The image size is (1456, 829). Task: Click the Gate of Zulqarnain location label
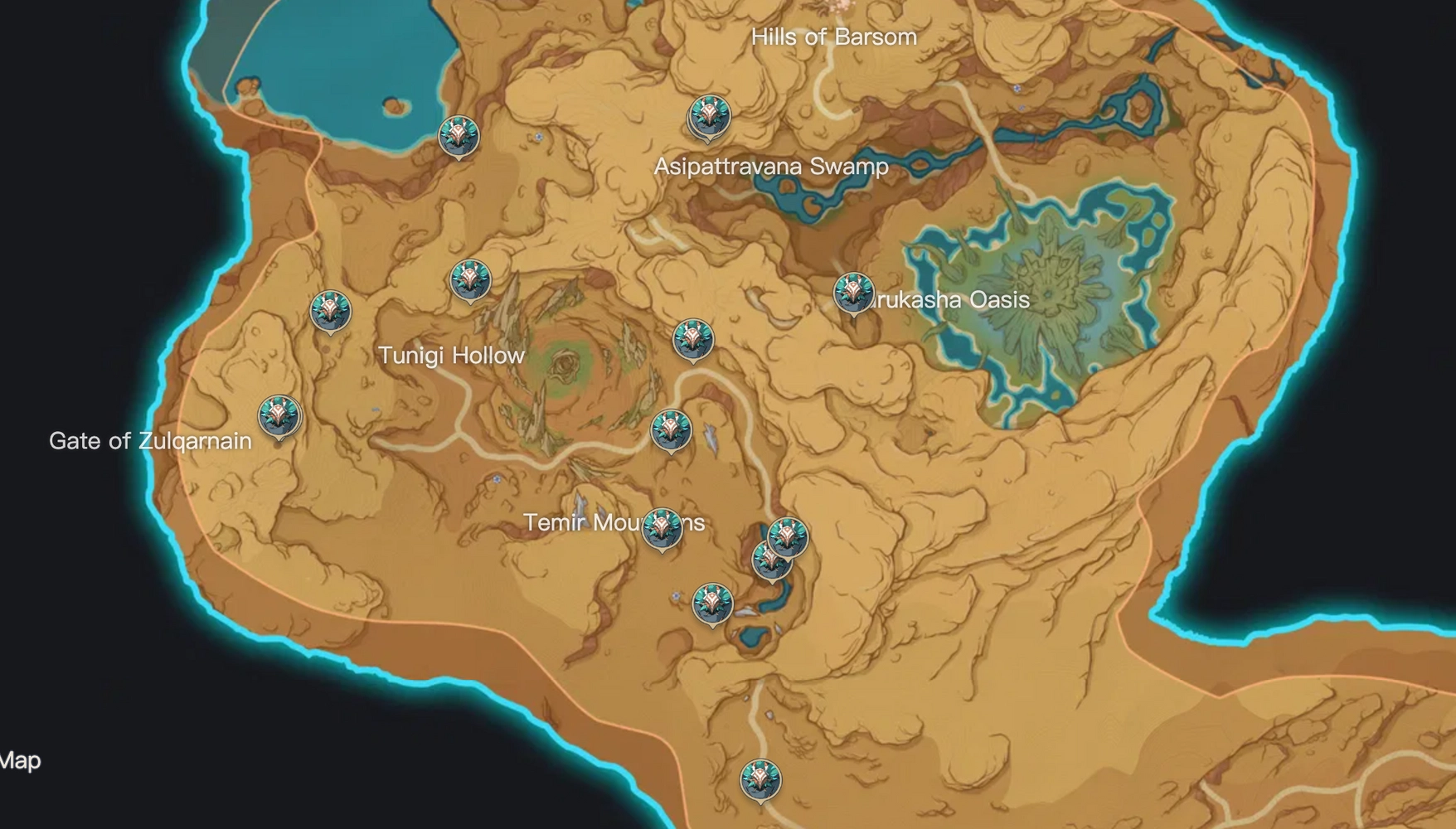pyautogui.click(x=150, y=442)
